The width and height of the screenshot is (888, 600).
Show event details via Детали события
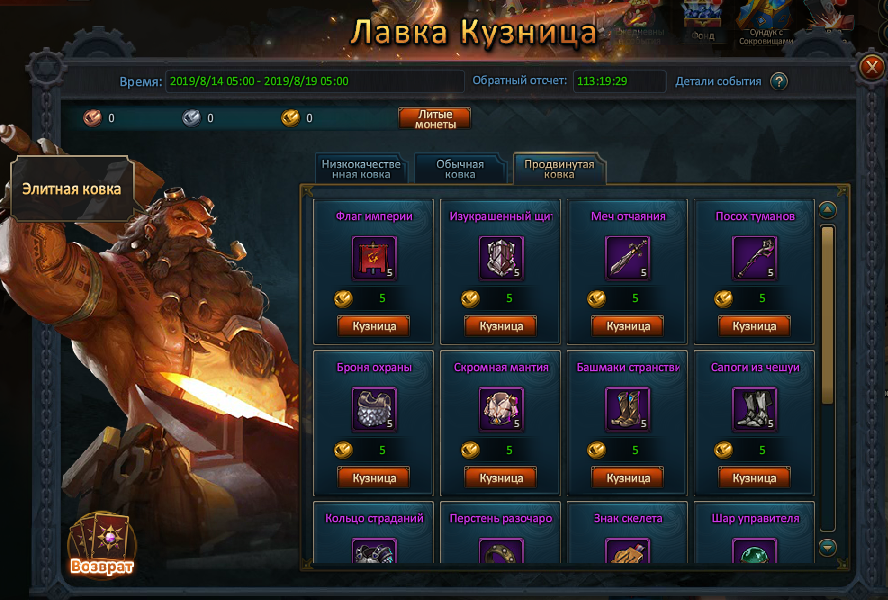pos(718,82)
